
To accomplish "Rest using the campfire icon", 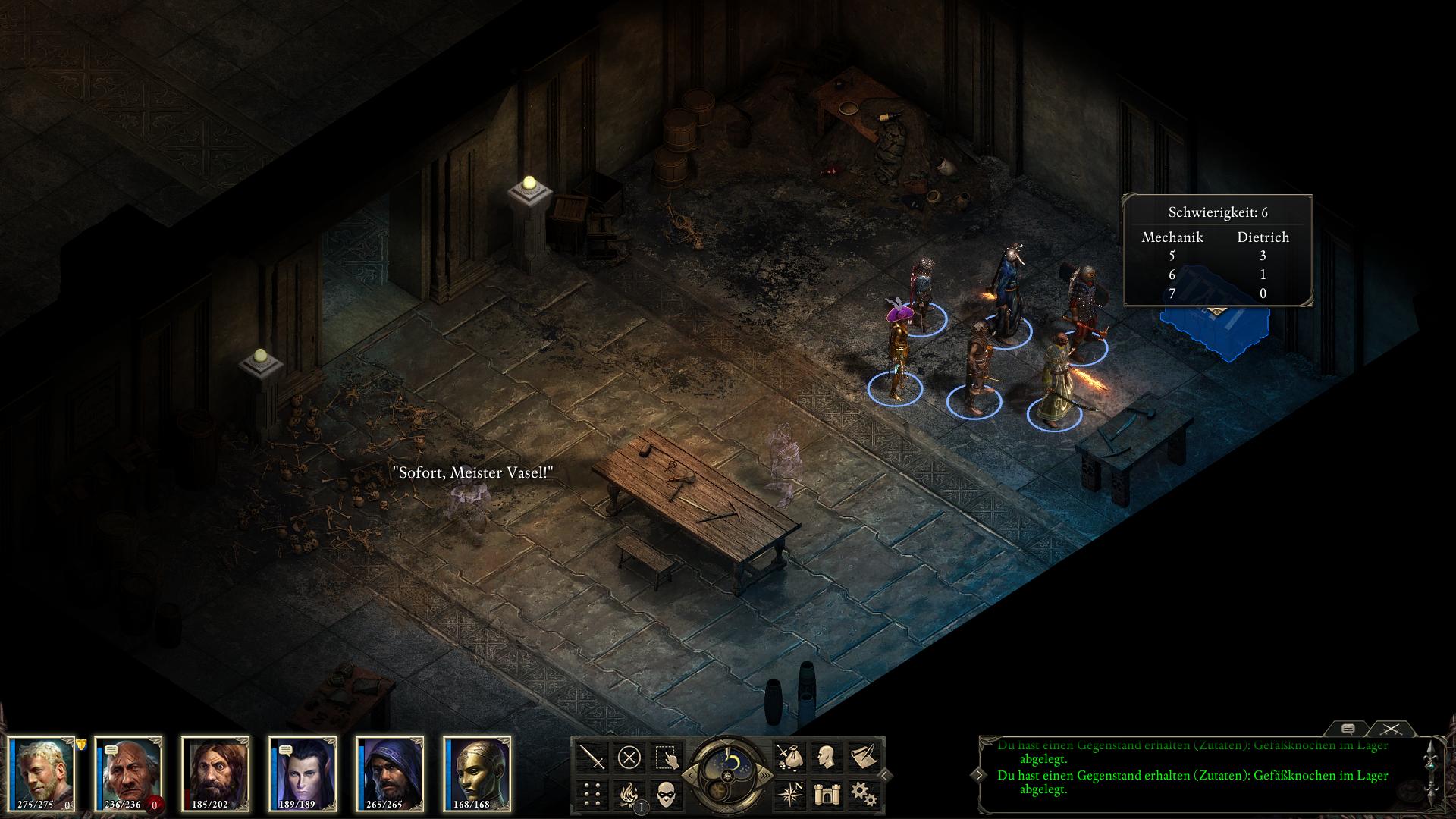I will [629, 793].
